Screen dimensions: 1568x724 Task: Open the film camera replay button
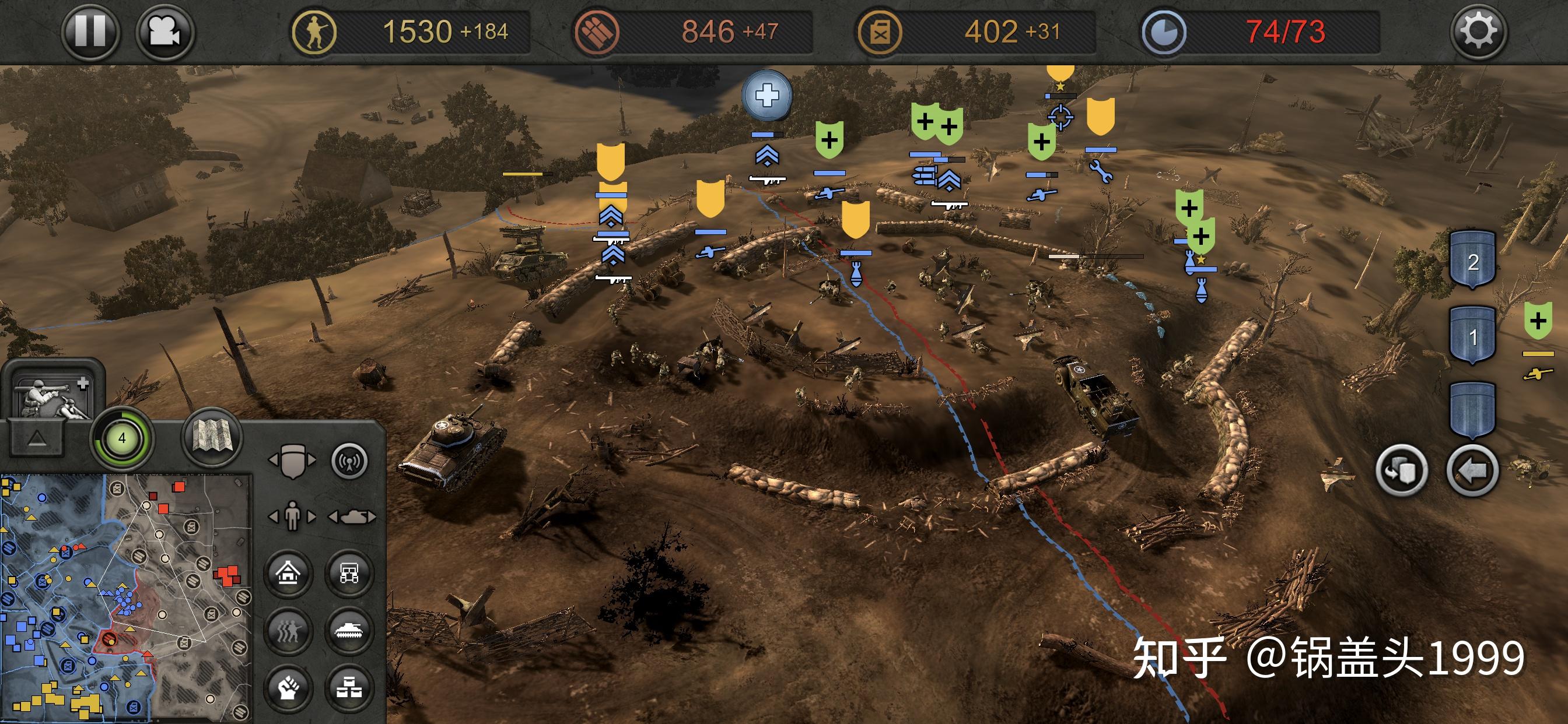[165, 30]
